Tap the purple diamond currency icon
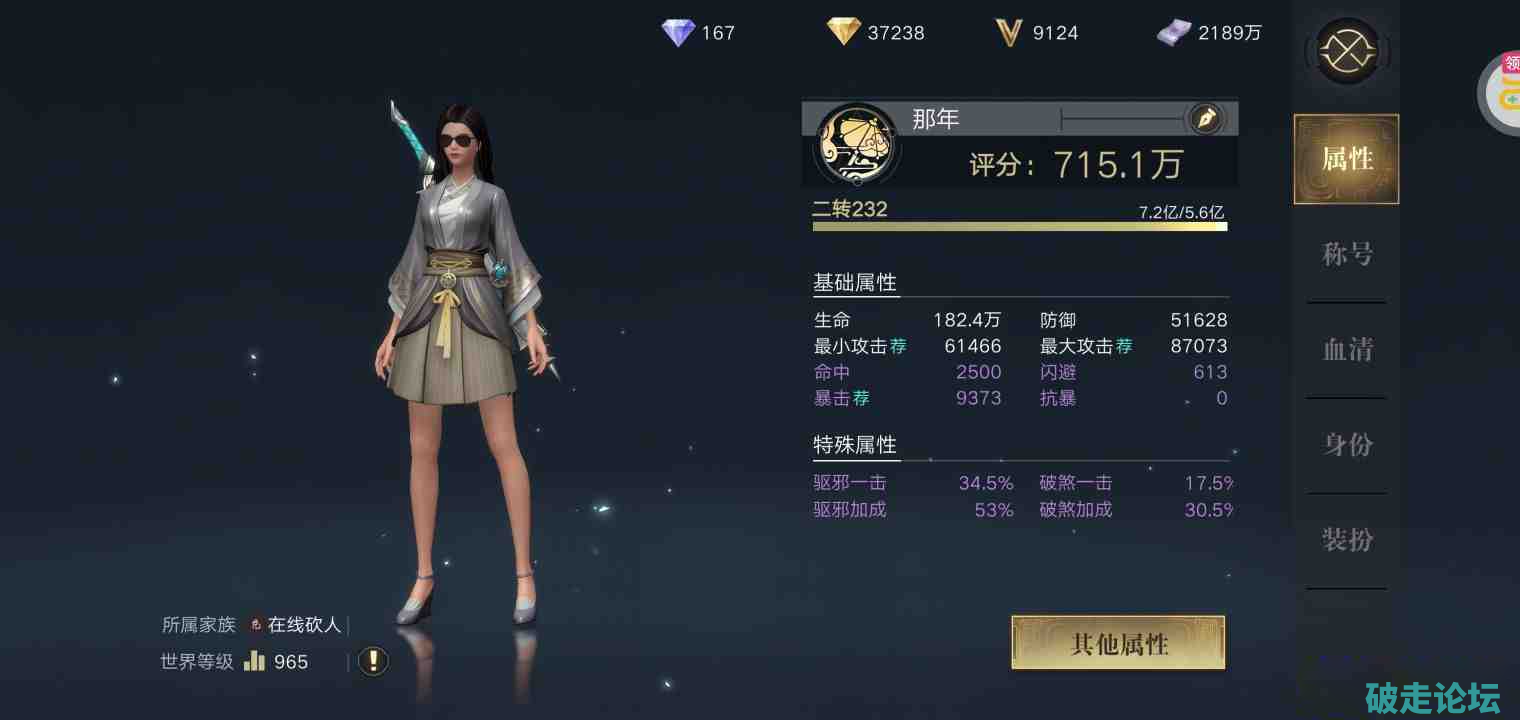1520x720 pixels. 678,33
